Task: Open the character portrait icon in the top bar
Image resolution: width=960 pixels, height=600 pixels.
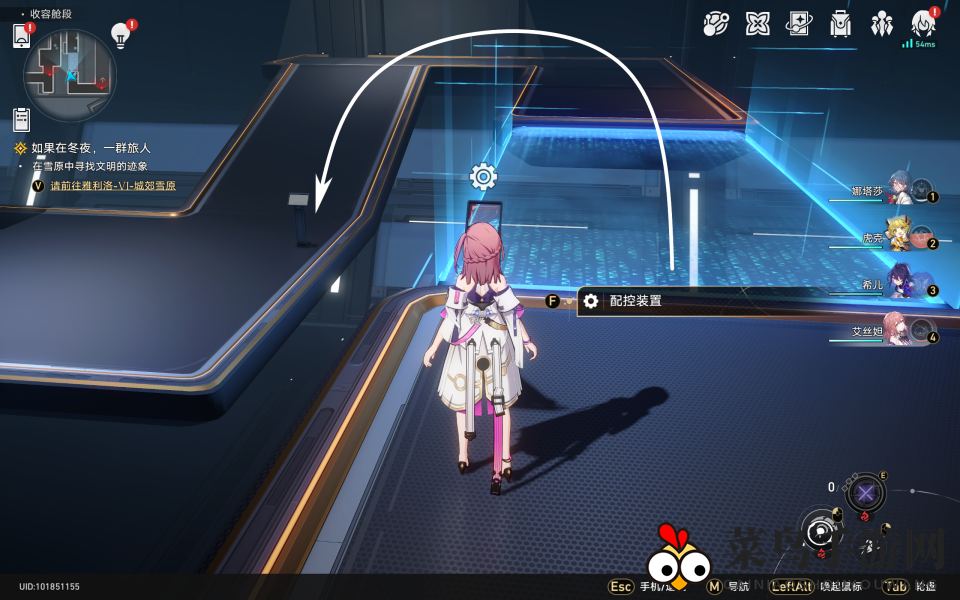Action: 923,24
